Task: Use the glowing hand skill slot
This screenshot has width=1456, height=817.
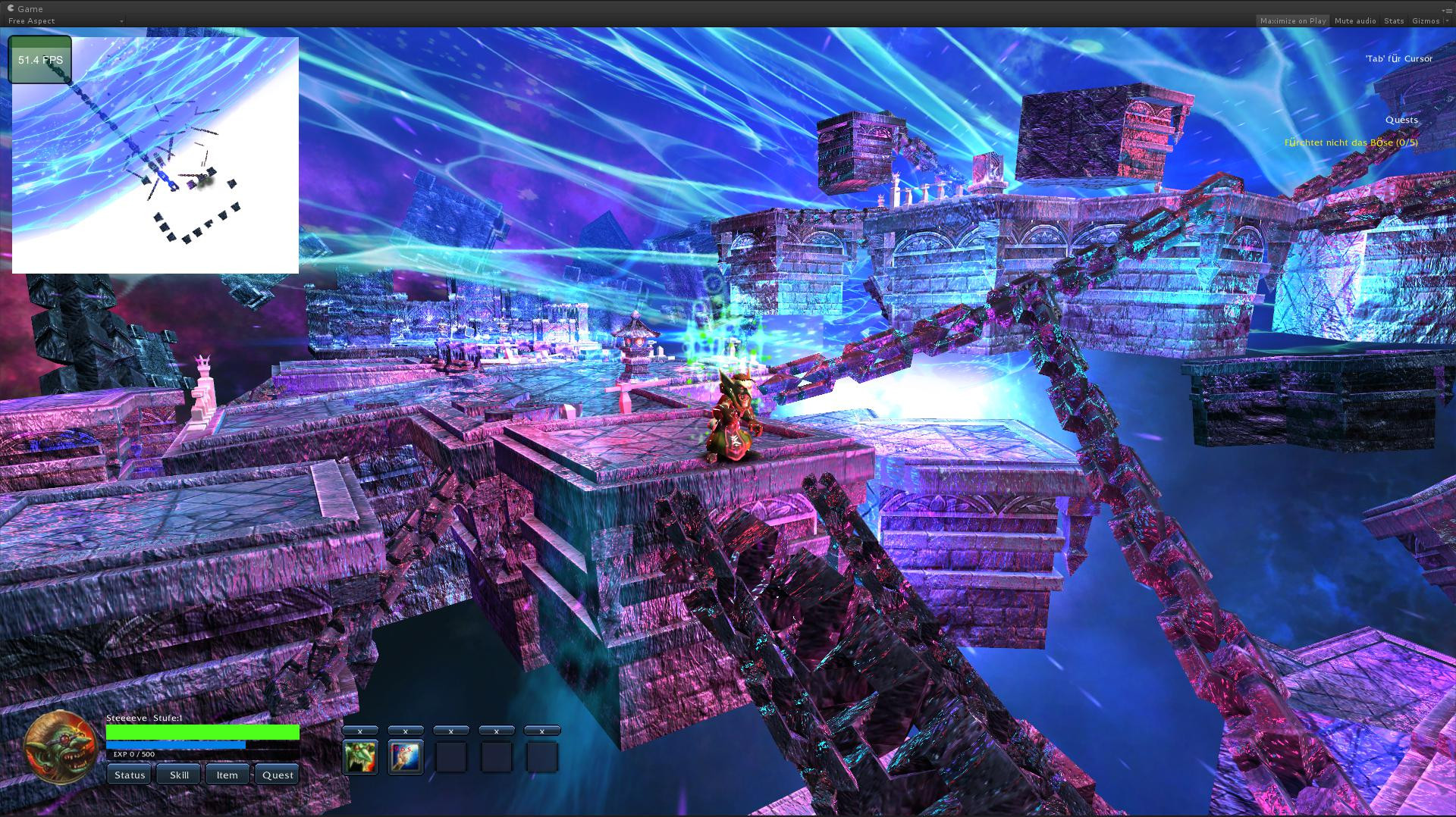Action: (406, 757)
